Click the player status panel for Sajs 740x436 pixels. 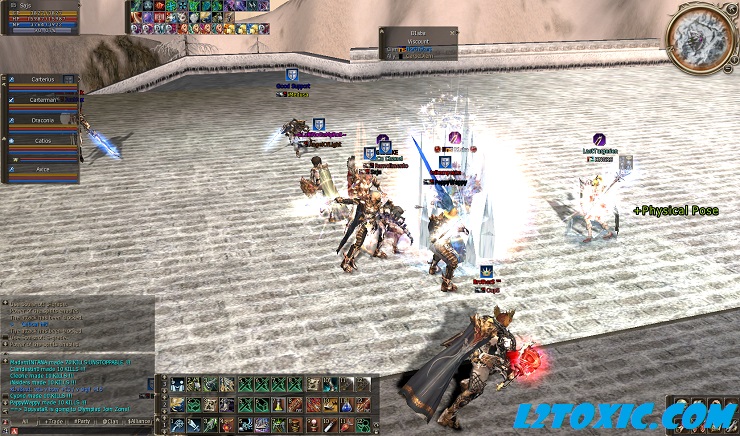click(x=40, y=17)
